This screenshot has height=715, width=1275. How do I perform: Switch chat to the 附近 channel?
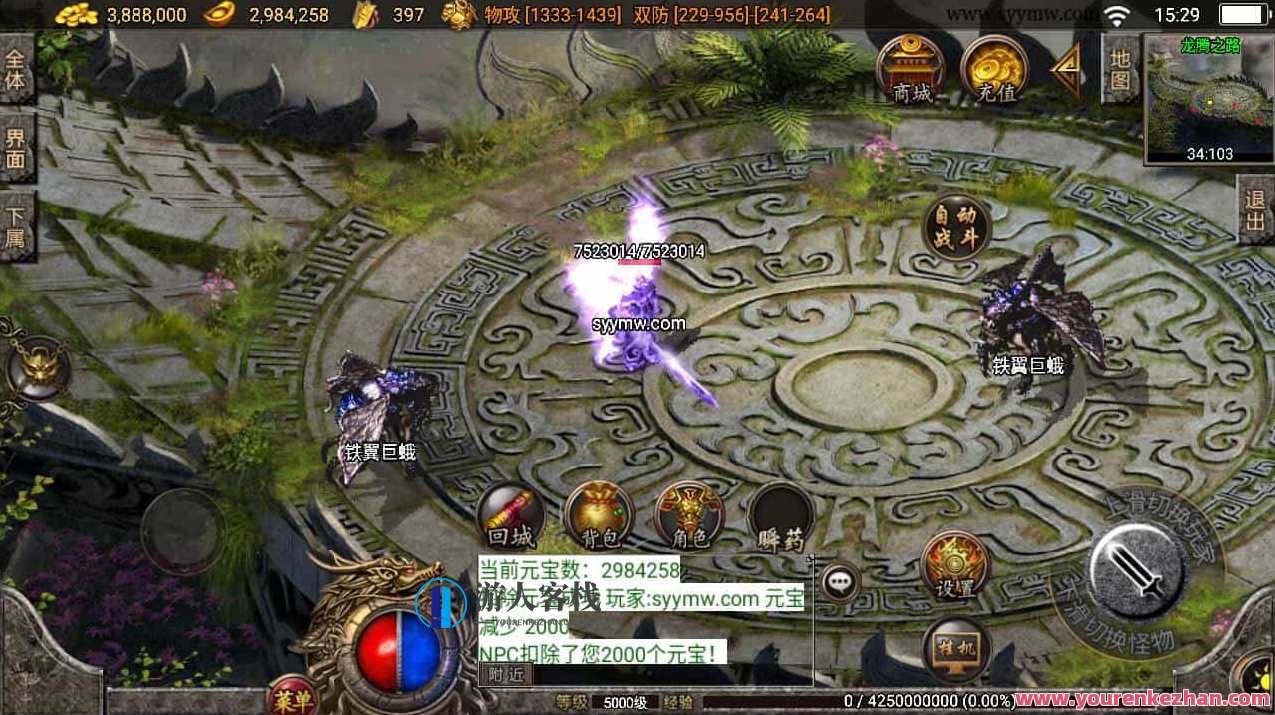click(505, 675)
